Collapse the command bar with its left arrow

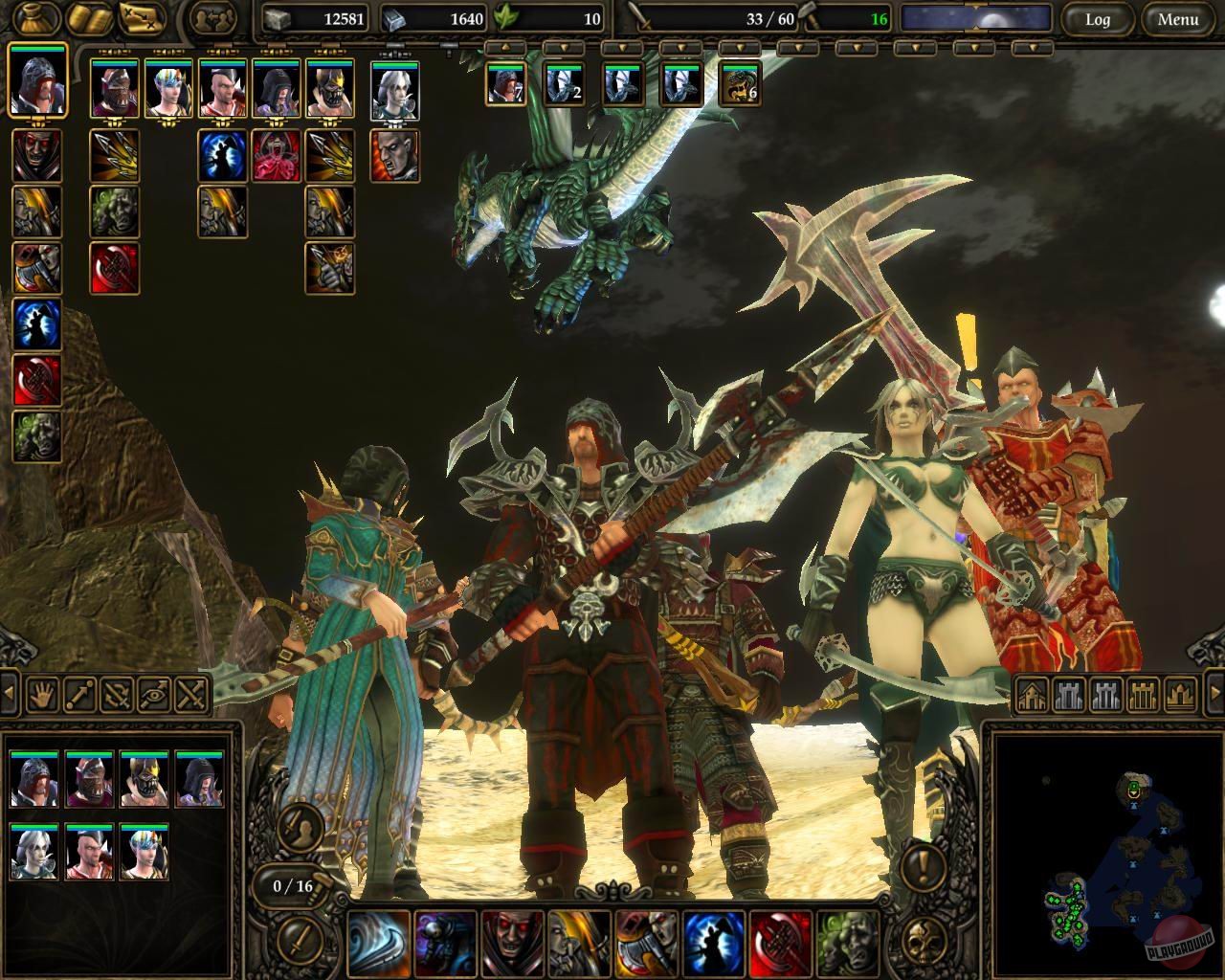coord(9,693)
